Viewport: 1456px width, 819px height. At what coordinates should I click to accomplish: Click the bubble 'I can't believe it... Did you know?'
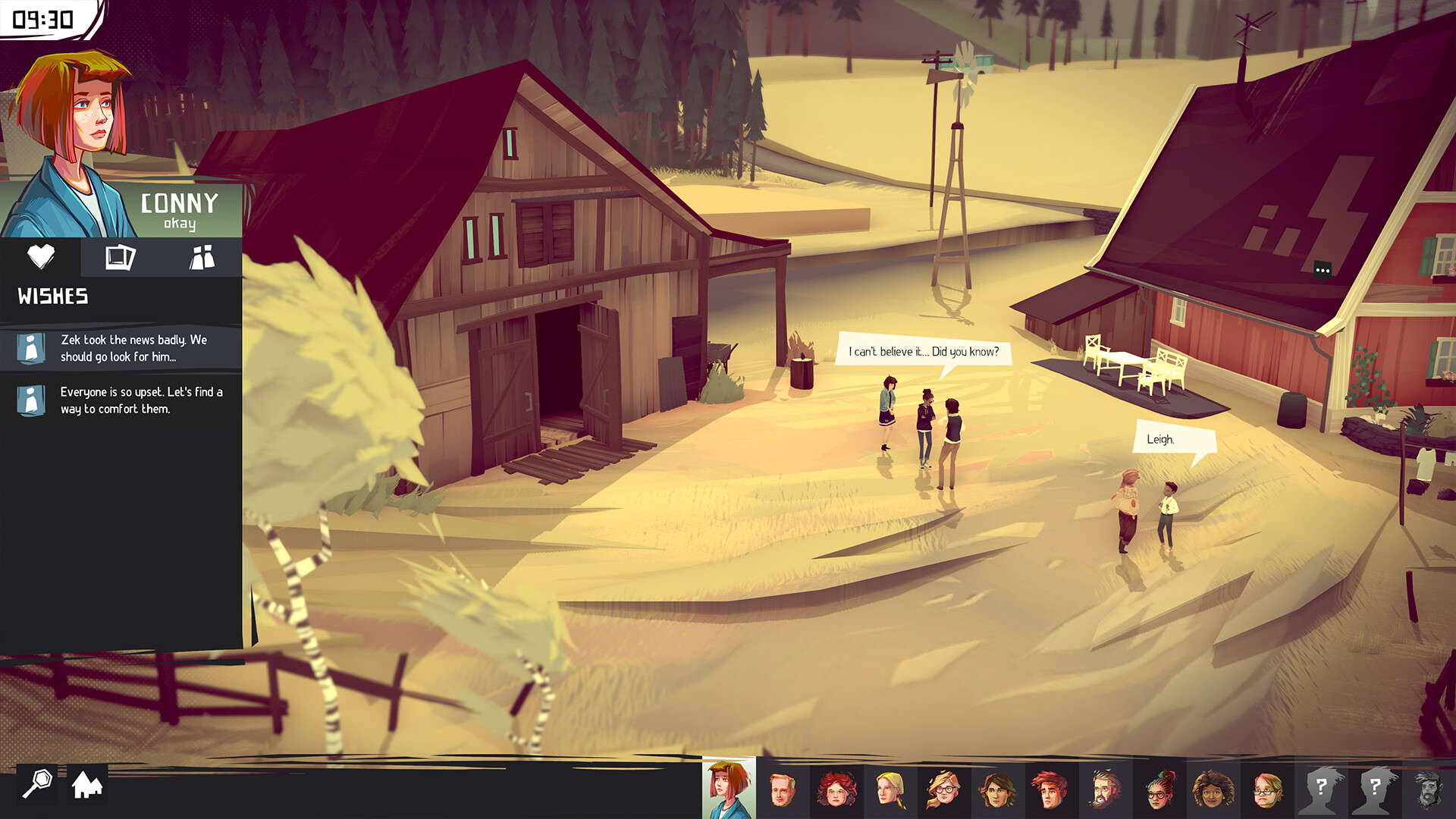pos(924,352)
